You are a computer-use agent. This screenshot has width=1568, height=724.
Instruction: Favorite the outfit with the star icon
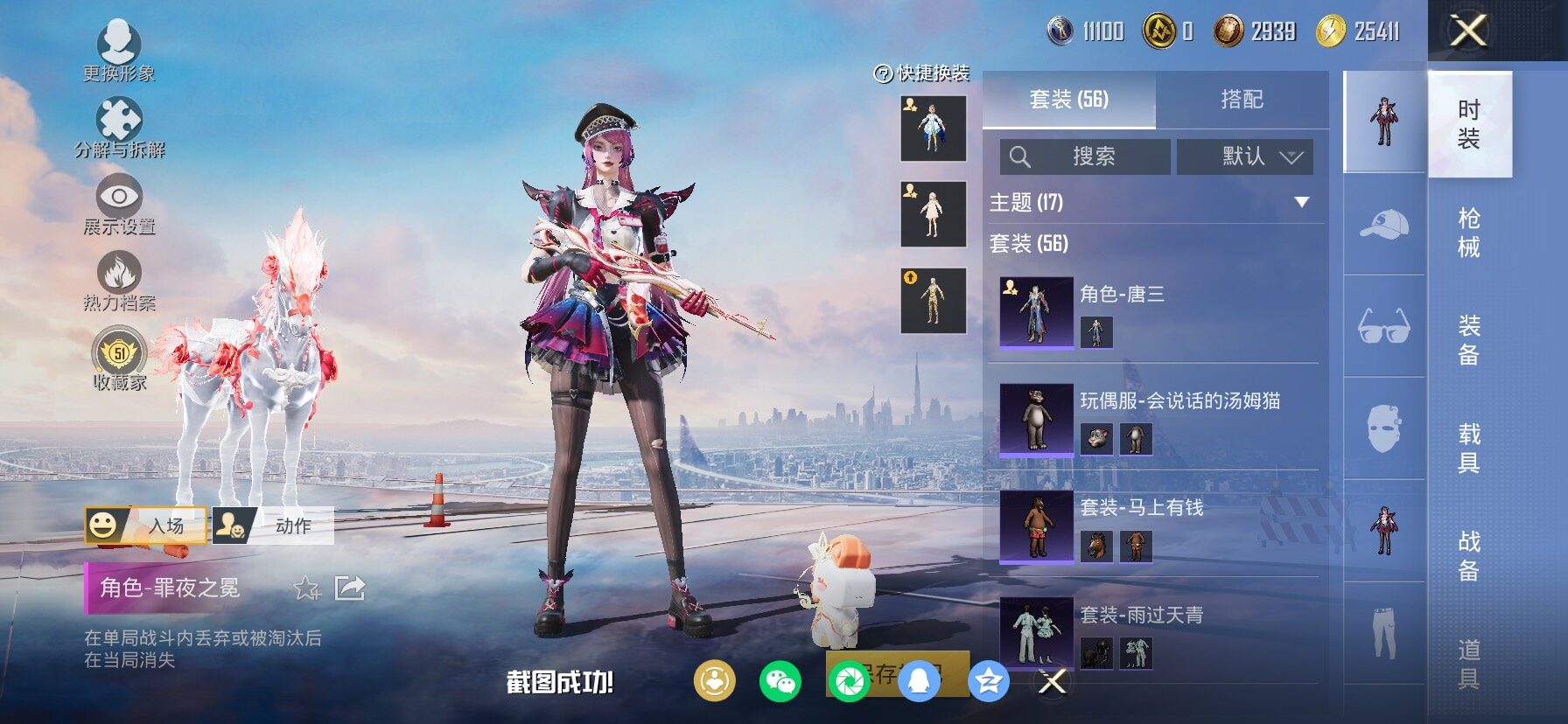306,588
